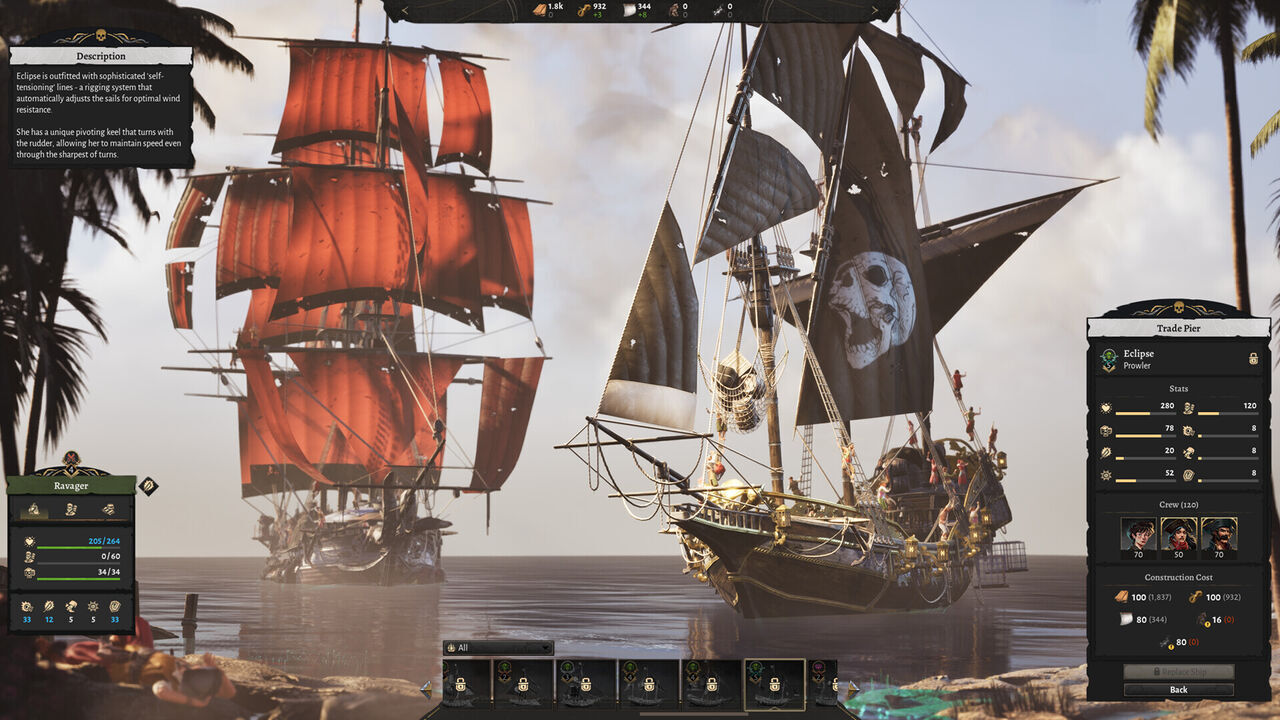Select the sailcloth icon showing 344
Screen dimensions: 1280x720
click(627, 9)
